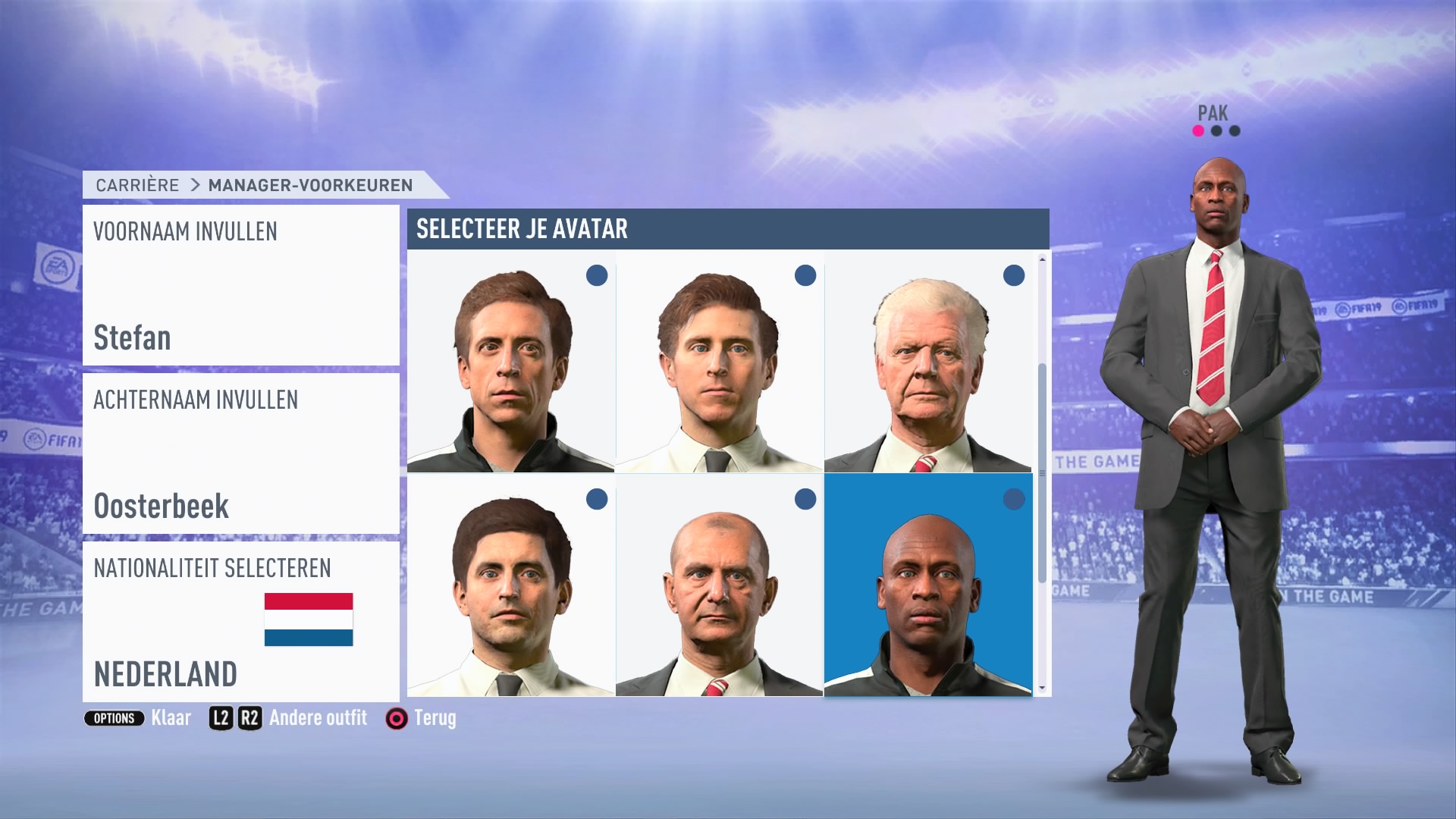Select the wavy-haired man with grey tie avatar
Viewport: 1456px width, 819px height.
[x=719, y=362]
